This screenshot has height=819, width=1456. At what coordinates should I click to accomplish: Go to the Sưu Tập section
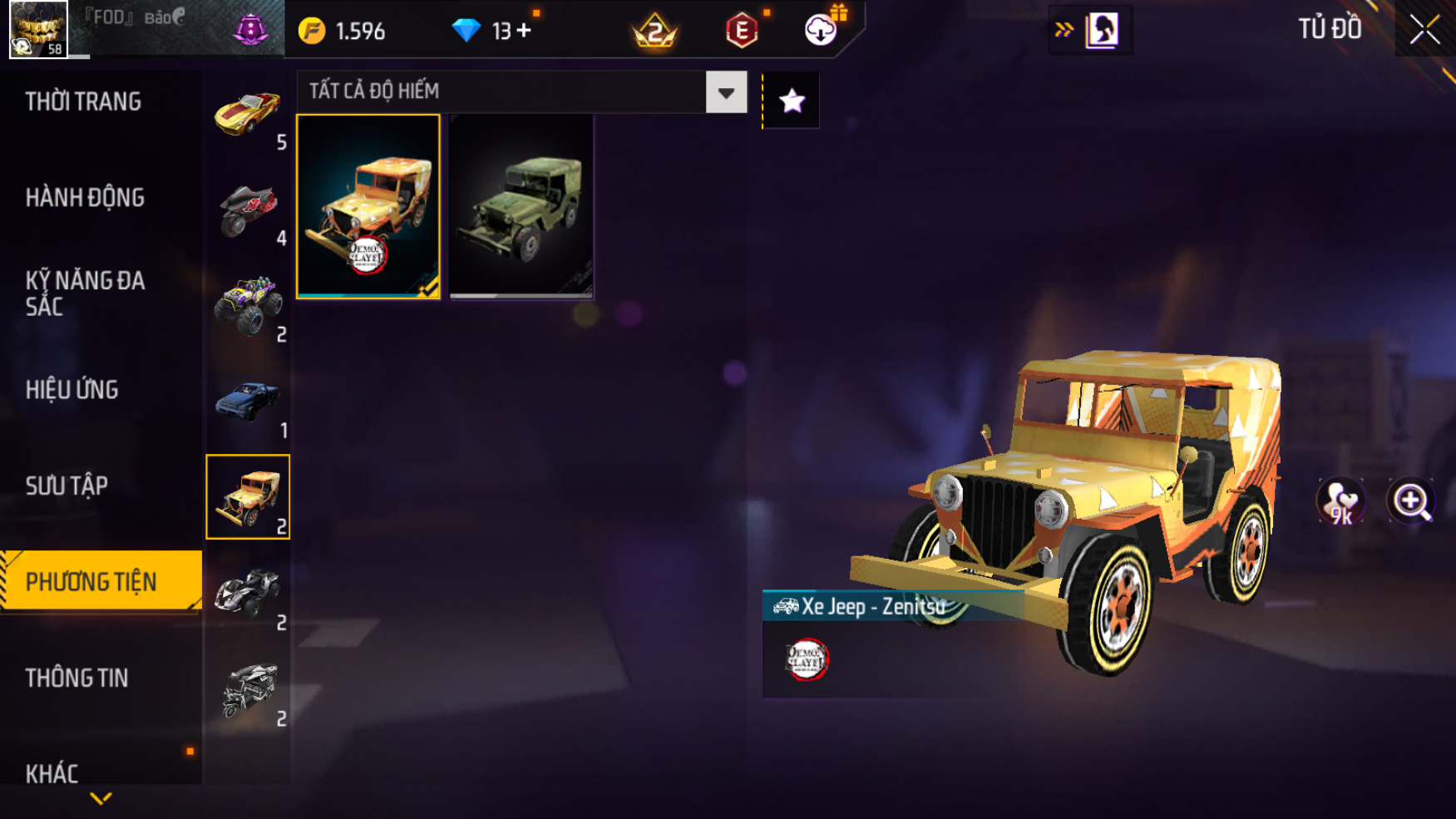[x=67, y=486]
